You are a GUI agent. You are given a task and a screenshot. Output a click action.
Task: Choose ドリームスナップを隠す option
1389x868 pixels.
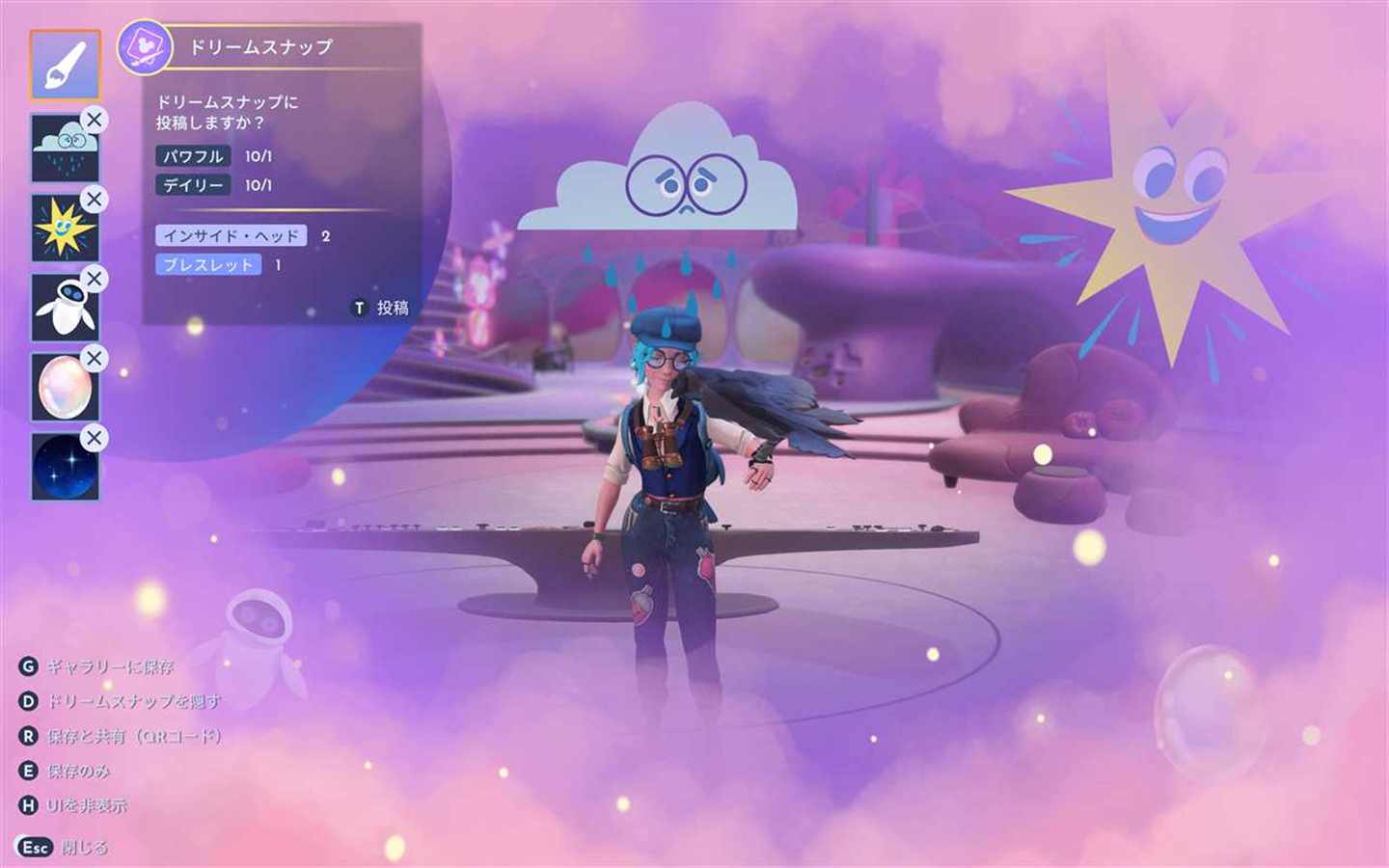click(121, 701)
